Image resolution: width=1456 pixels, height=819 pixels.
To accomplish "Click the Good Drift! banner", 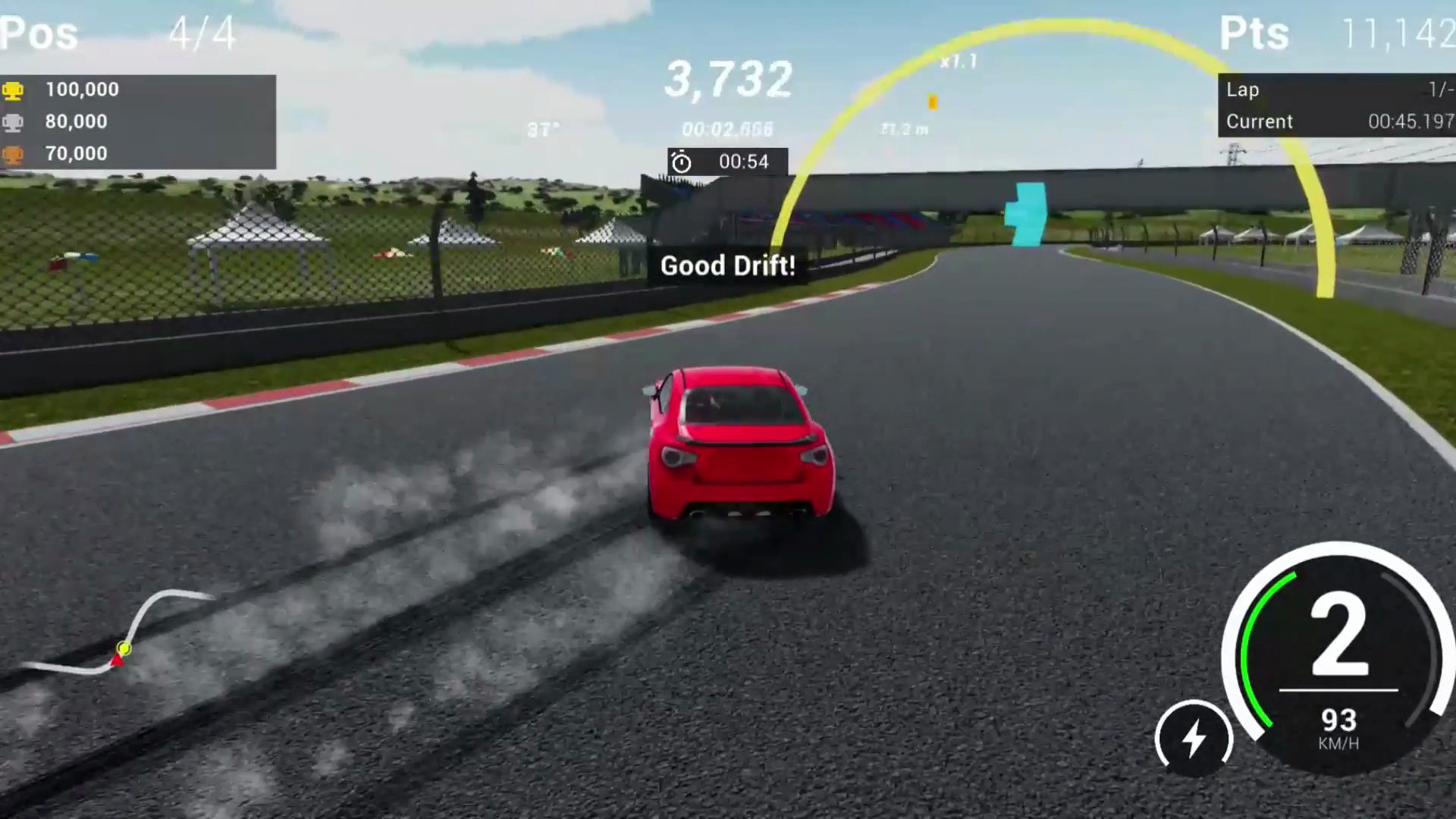I will [728, 265].
